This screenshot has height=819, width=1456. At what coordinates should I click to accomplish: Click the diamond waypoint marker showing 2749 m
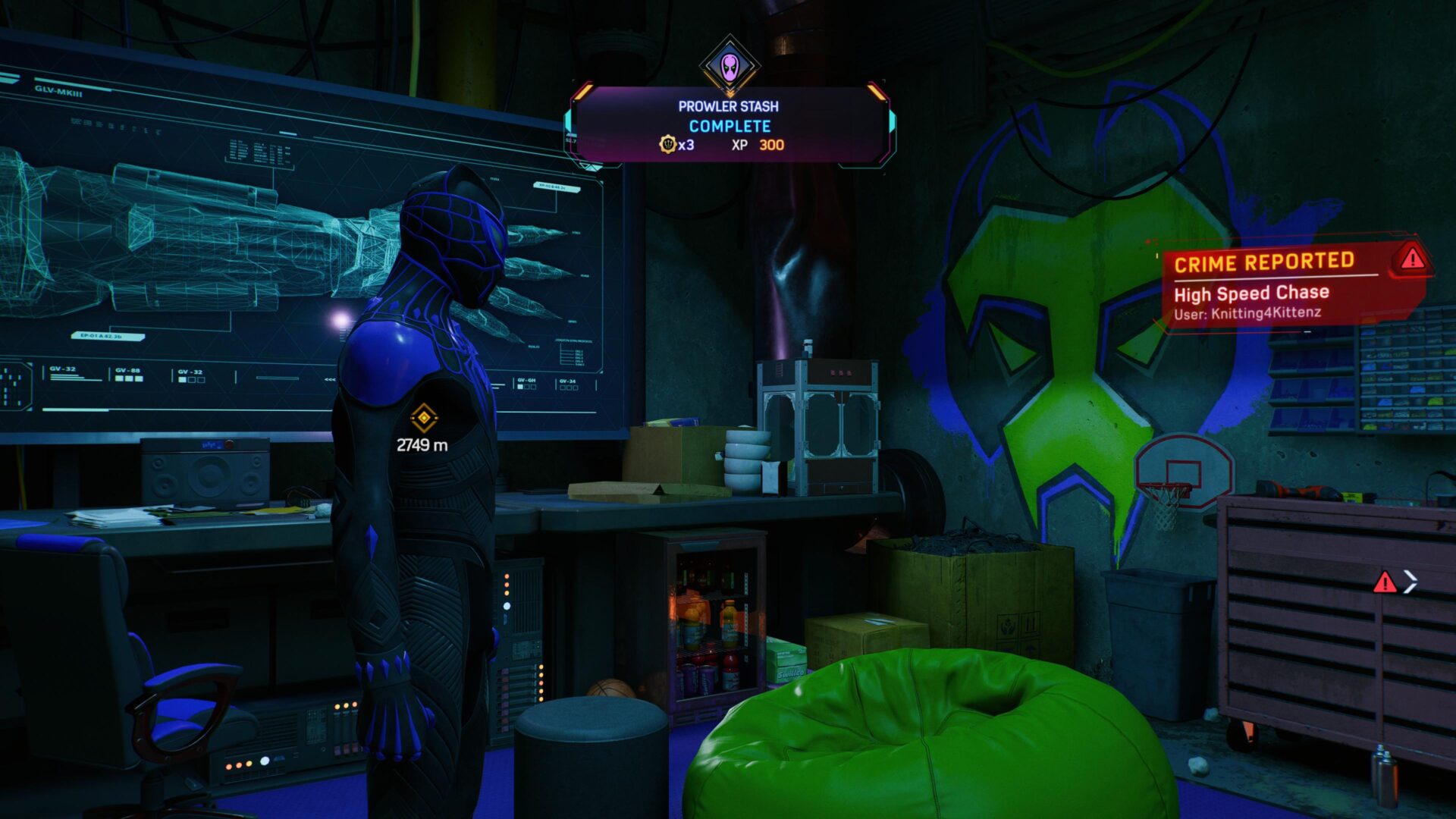point(423,418)
